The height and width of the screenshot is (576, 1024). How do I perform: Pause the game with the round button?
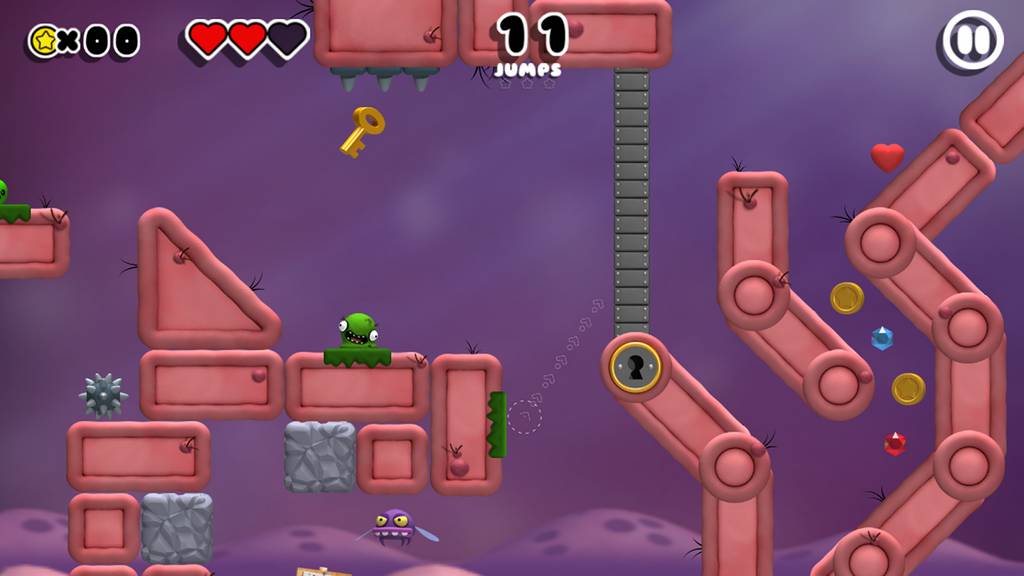click(x=972, y=41)
